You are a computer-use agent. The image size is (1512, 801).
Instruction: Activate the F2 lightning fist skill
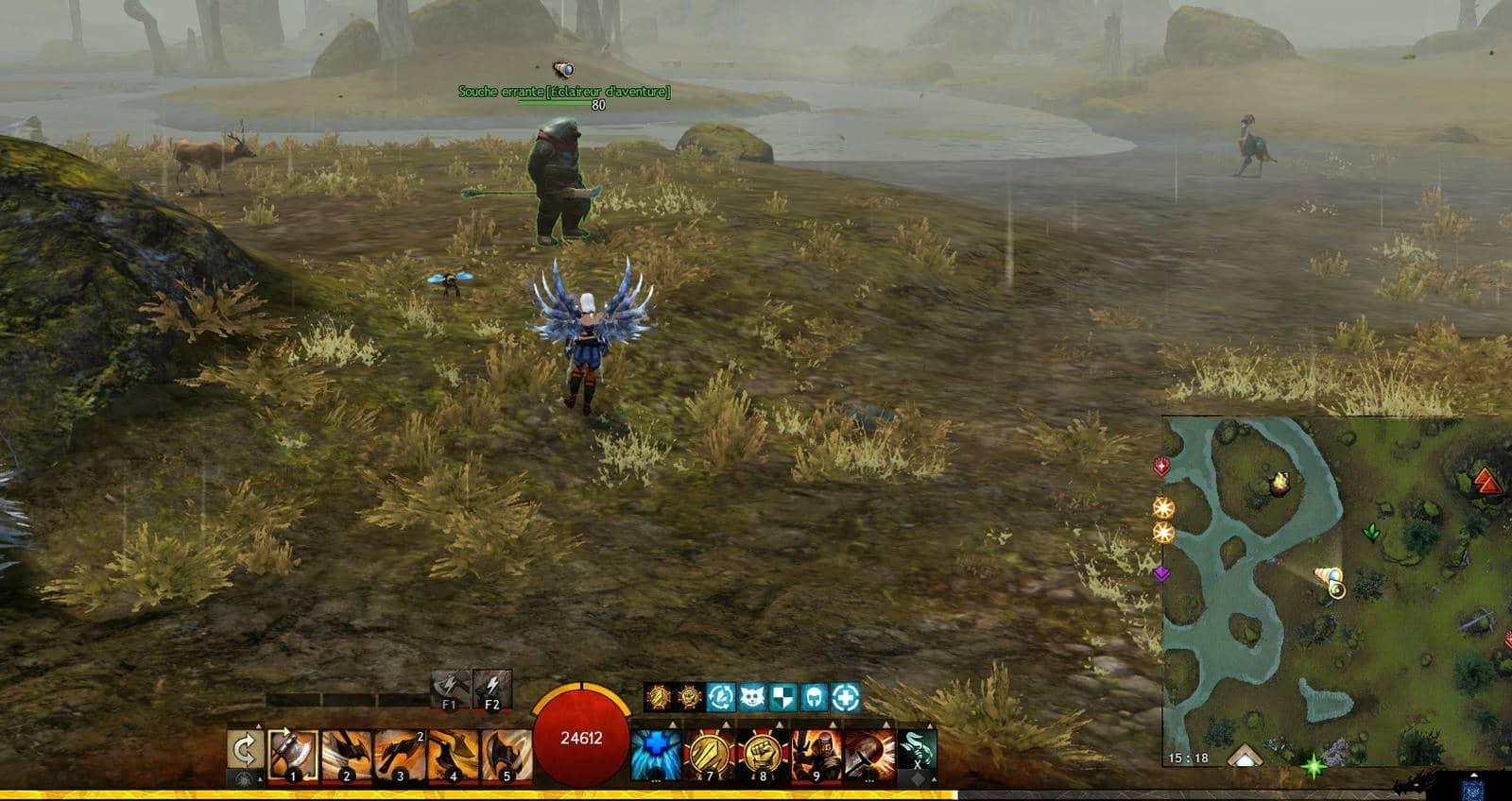click(x=491, y=690)
